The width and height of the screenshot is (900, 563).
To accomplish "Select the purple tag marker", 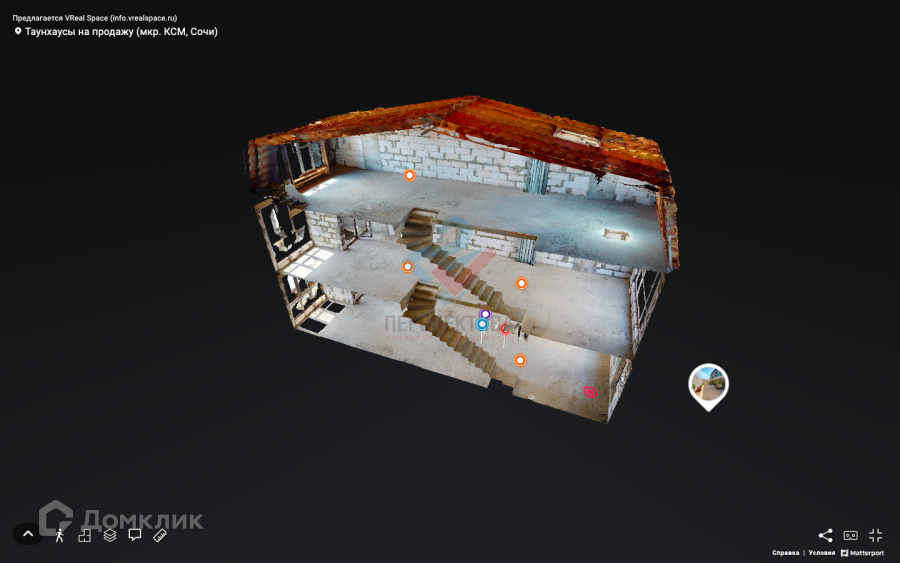I will click(x=485, y=314).
